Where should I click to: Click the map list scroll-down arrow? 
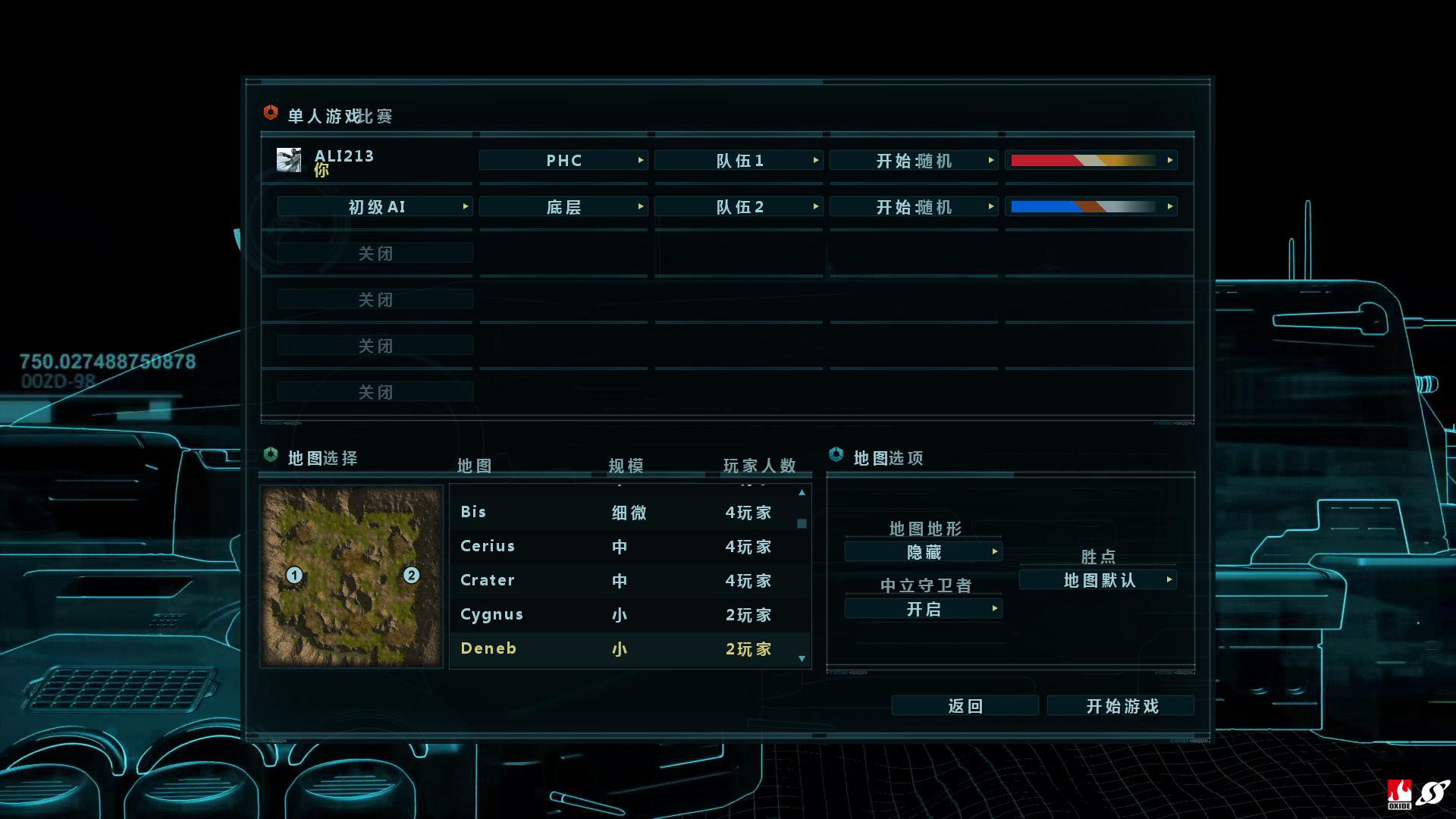(802, 659)
